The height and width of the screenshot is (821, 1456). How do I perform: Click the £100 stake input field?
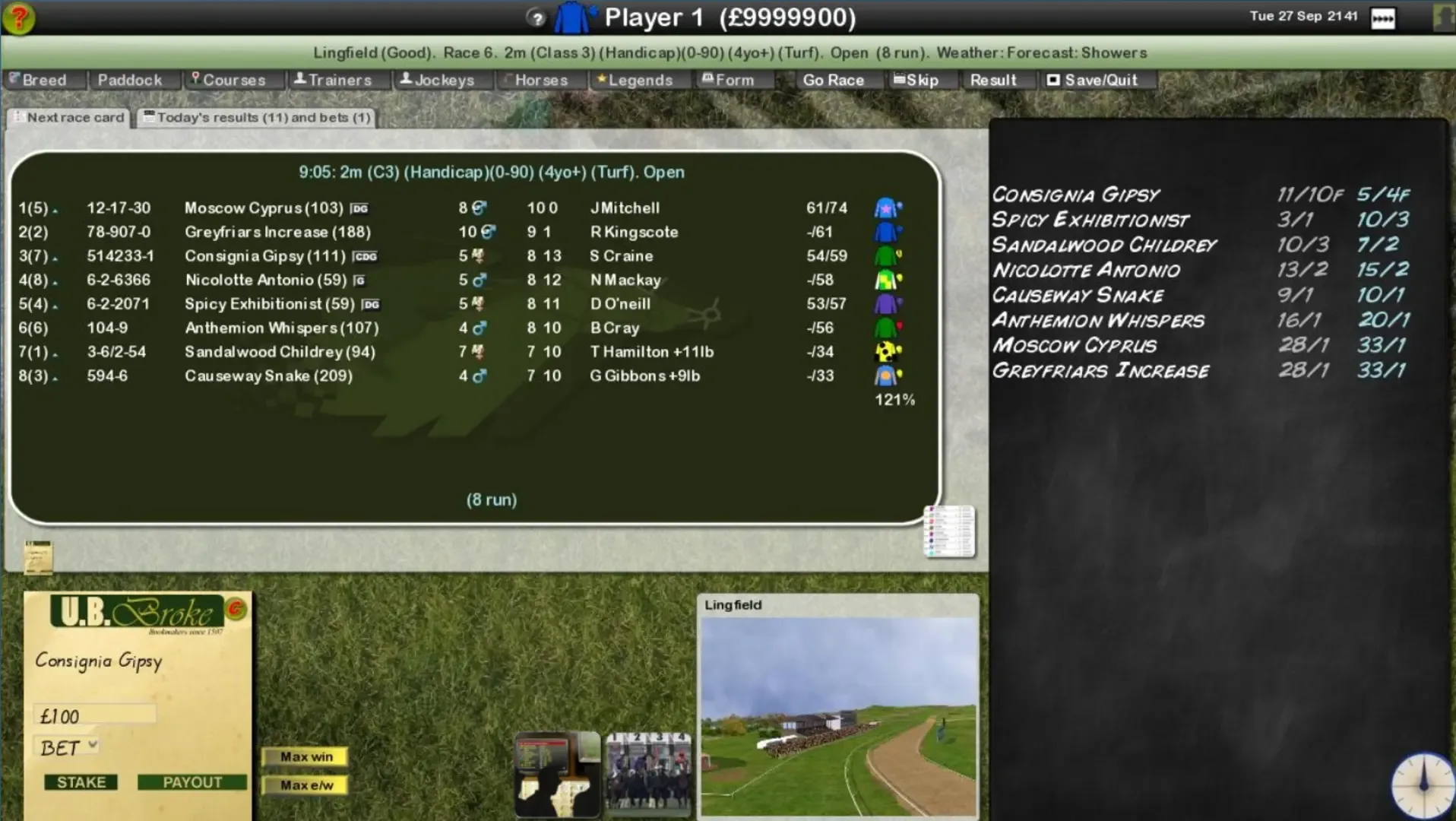pyautogui.click(x=95, y=714)
